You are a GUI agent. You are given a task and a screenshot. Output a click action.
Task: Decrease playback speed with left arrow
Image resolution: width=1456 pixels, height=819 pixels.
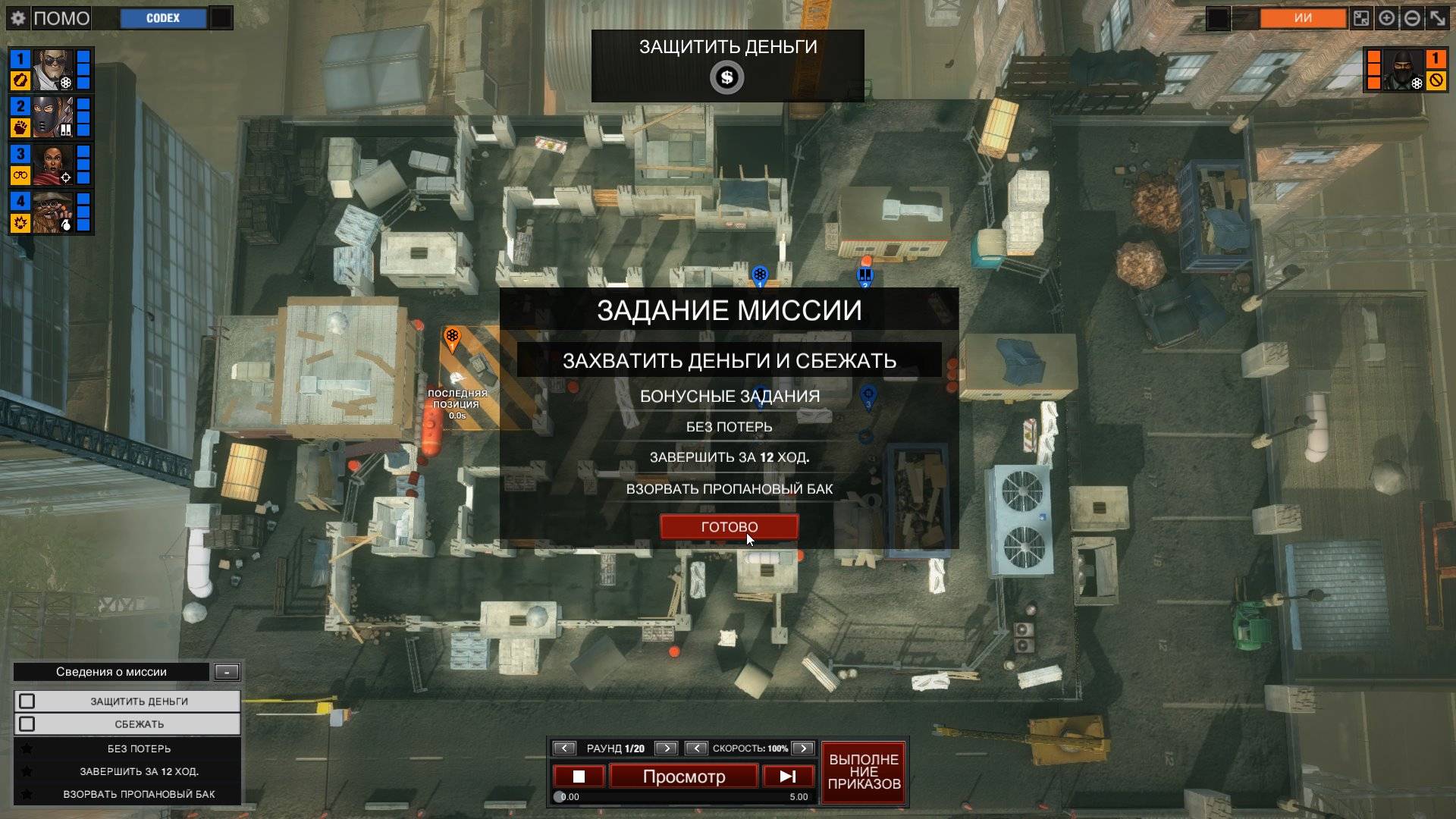[696, 748]
